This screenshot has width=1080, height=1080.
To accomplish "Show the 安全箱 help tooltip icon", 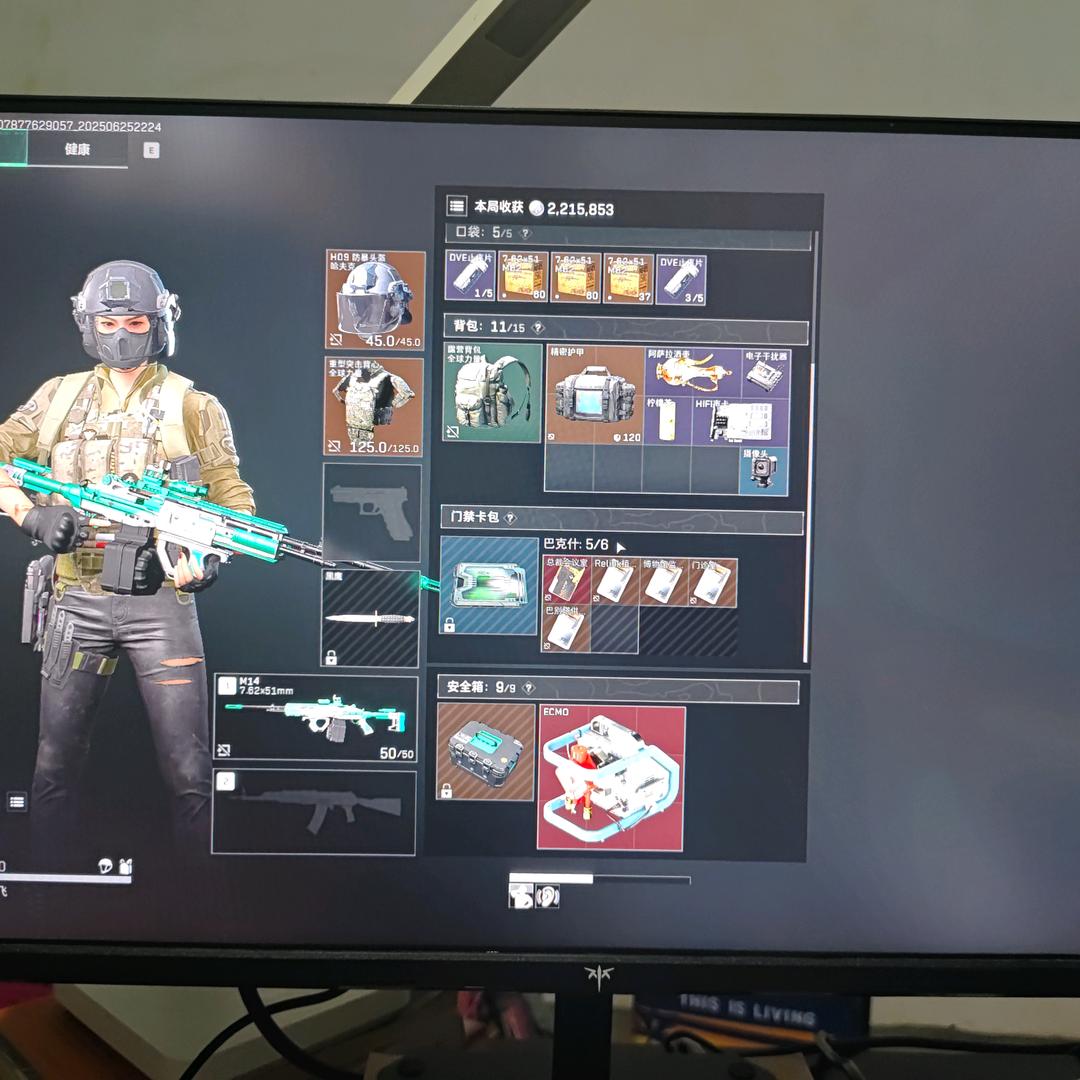I will [529, 688].
